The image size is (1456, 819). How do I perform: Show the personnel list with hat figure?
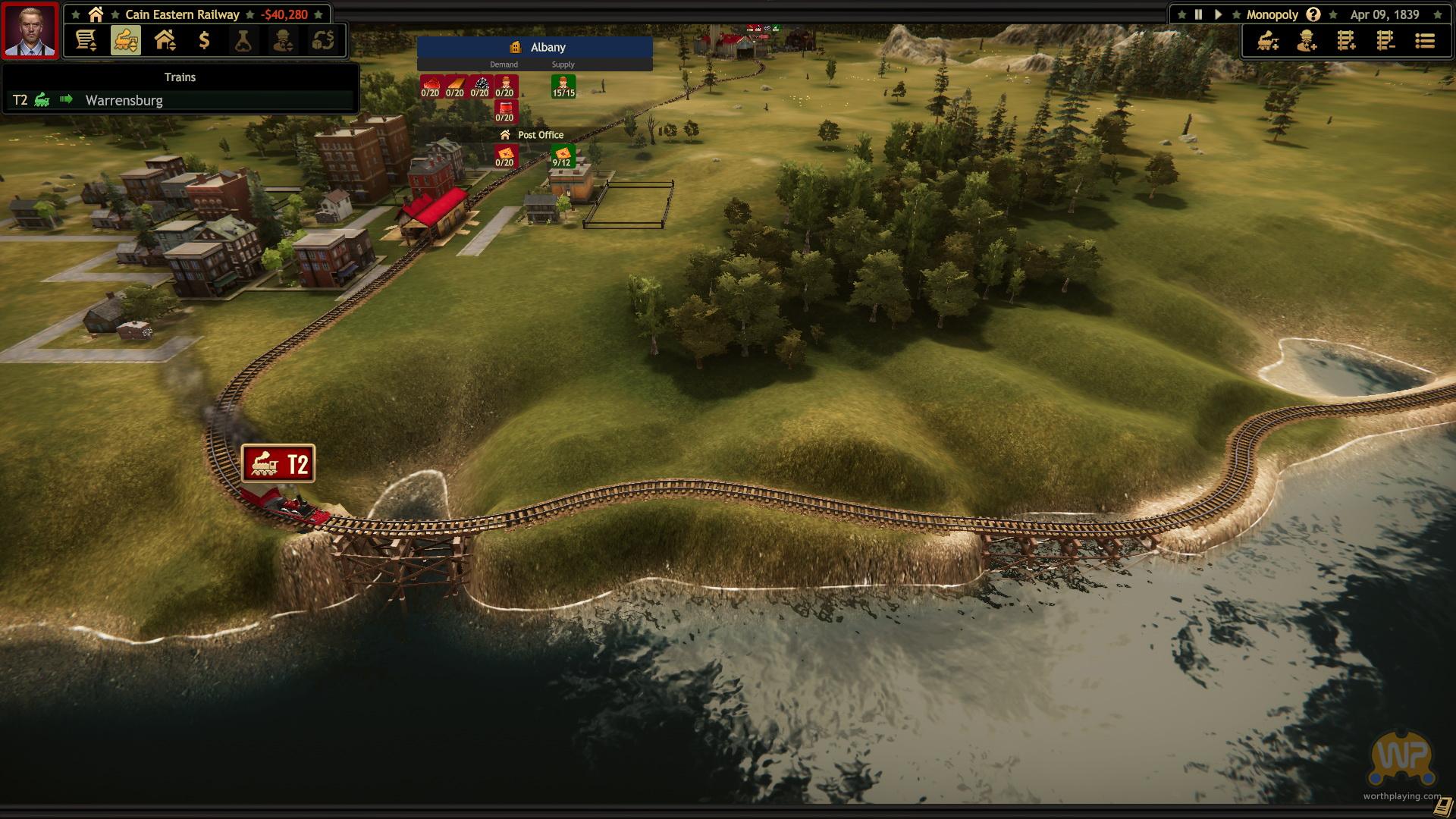click(x=283, y=40)
